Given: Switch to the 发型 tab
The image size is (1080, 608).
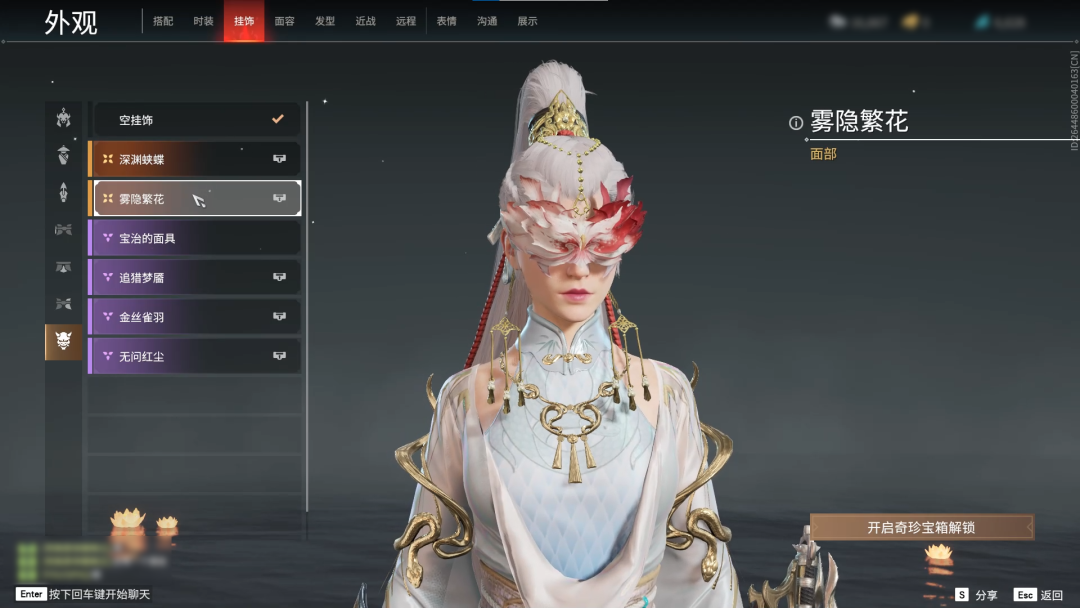Looking at the screenshot, I should (x=325, y=21).
